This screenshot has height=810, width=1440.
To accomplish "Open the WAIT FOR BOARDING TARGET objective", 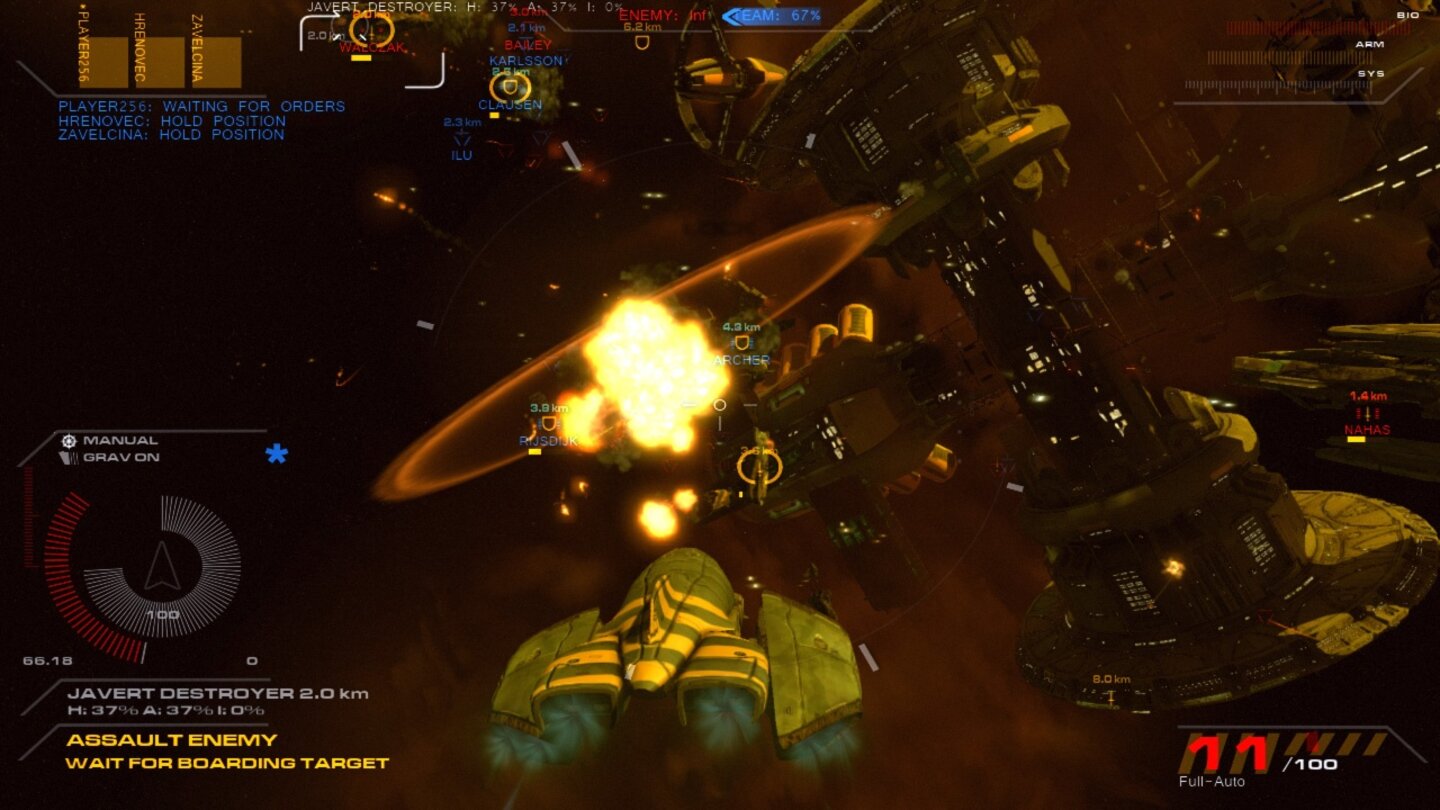I will 226,763.
